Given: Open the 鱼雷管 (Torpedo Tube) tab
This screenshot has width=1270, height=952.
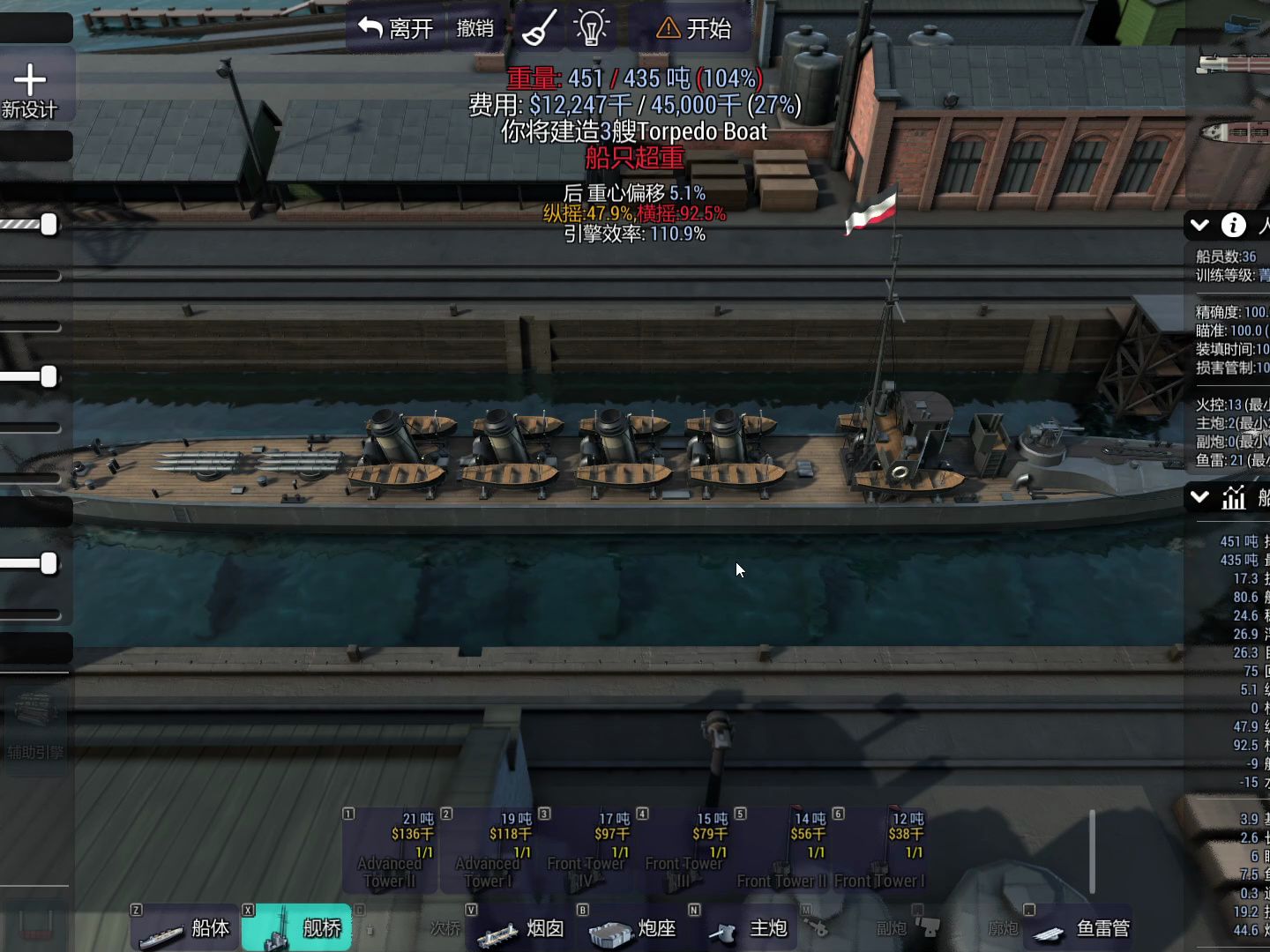Looking at the screenshot, I should click(x=1081, y=928).
